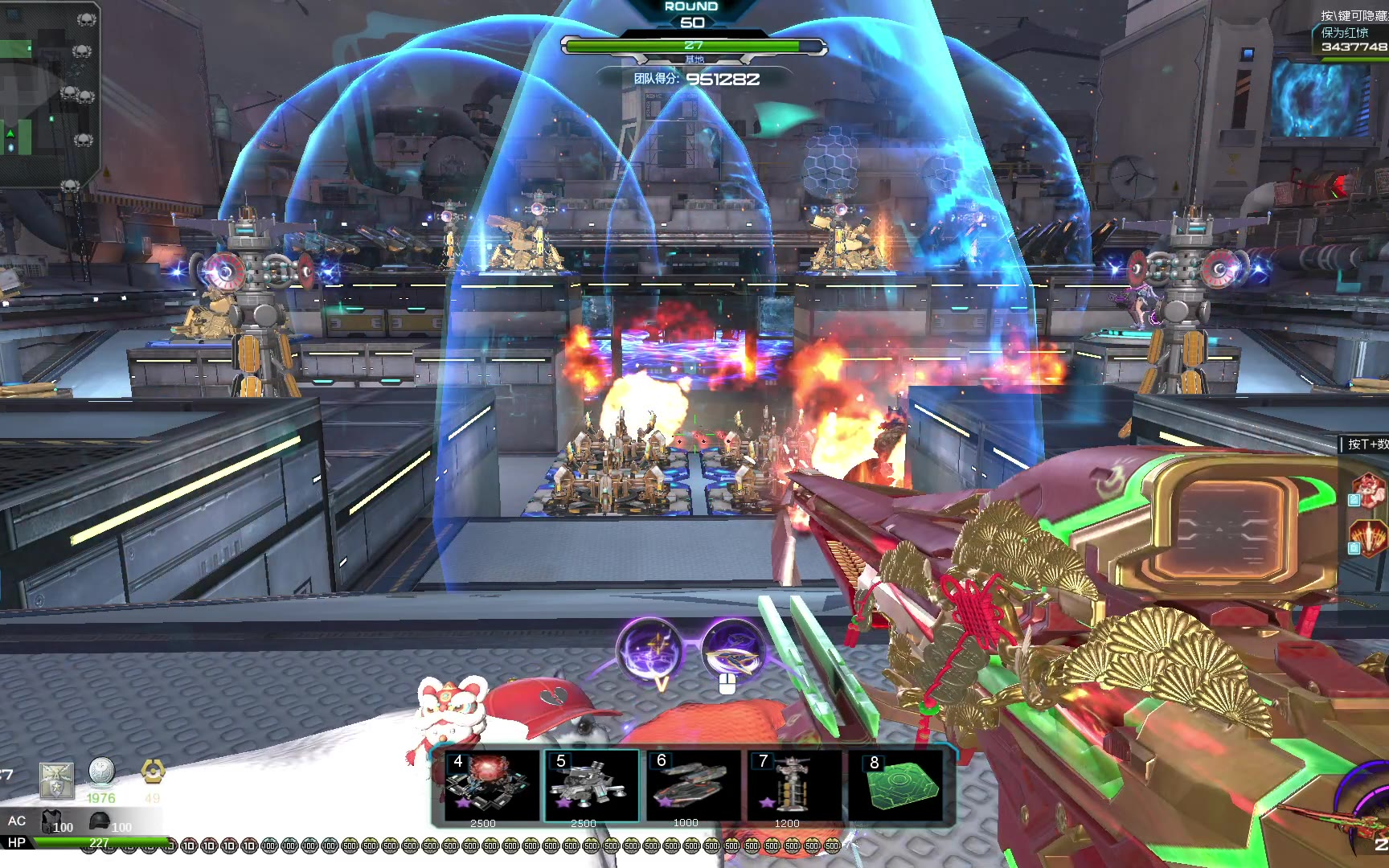
Task: Click the gold hexagon currency icon
Action: [153, 772]
